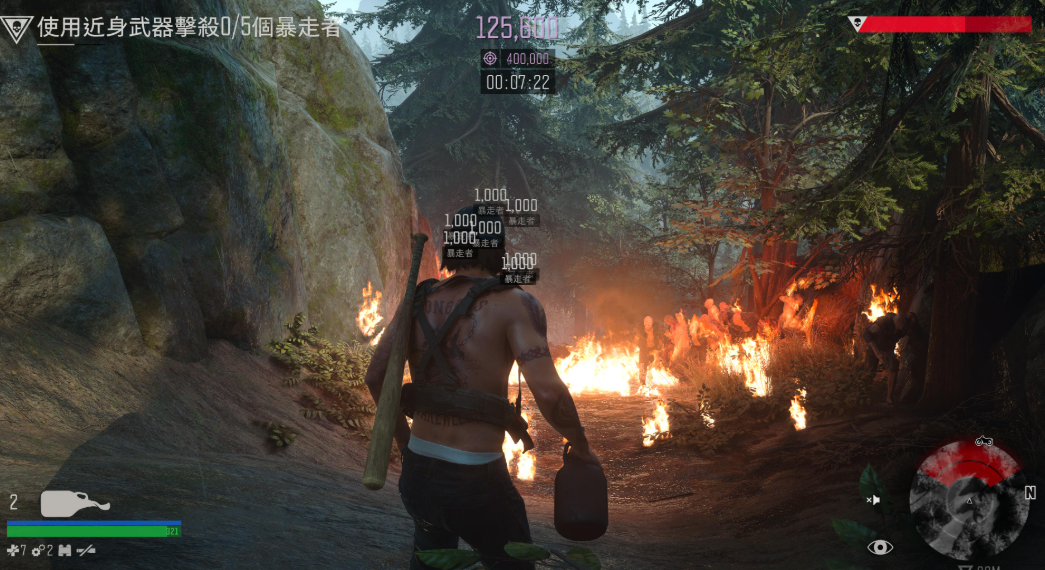Click the target score crosshair icon
The height and width of the screenshot is (570, 1045).
tap(490, 59)
